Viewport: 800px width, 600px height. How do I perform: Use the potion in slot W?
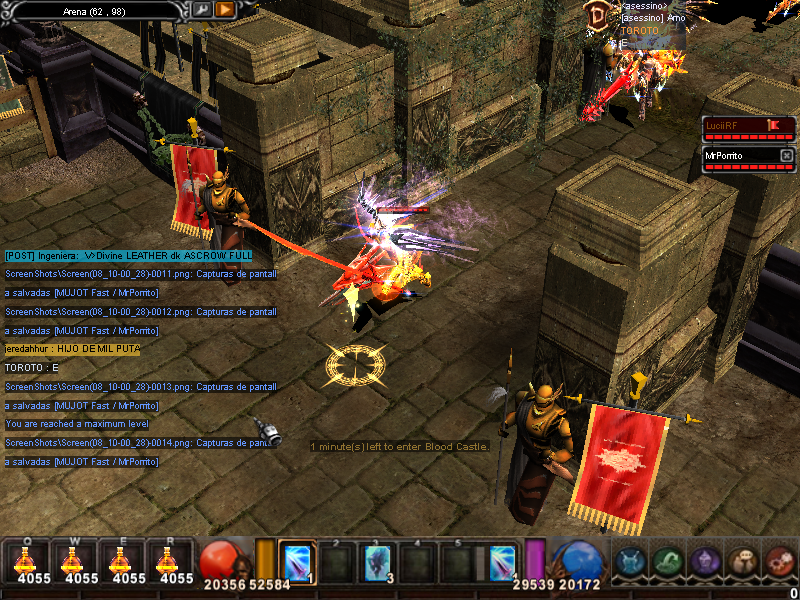point(75,560)
